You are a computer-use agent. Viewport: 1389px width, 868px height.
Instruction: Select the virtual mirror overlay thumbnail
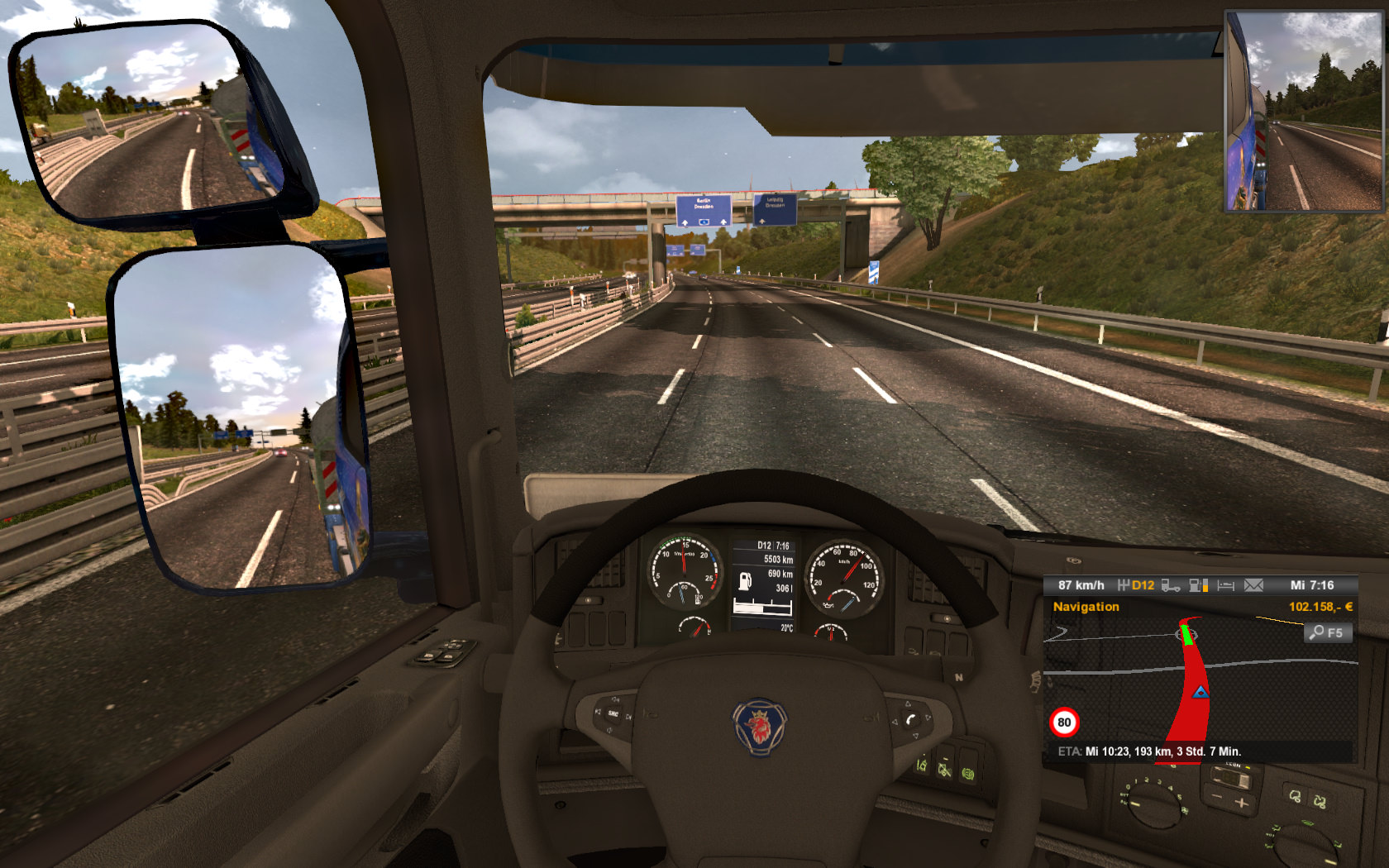pos(1302,112)
